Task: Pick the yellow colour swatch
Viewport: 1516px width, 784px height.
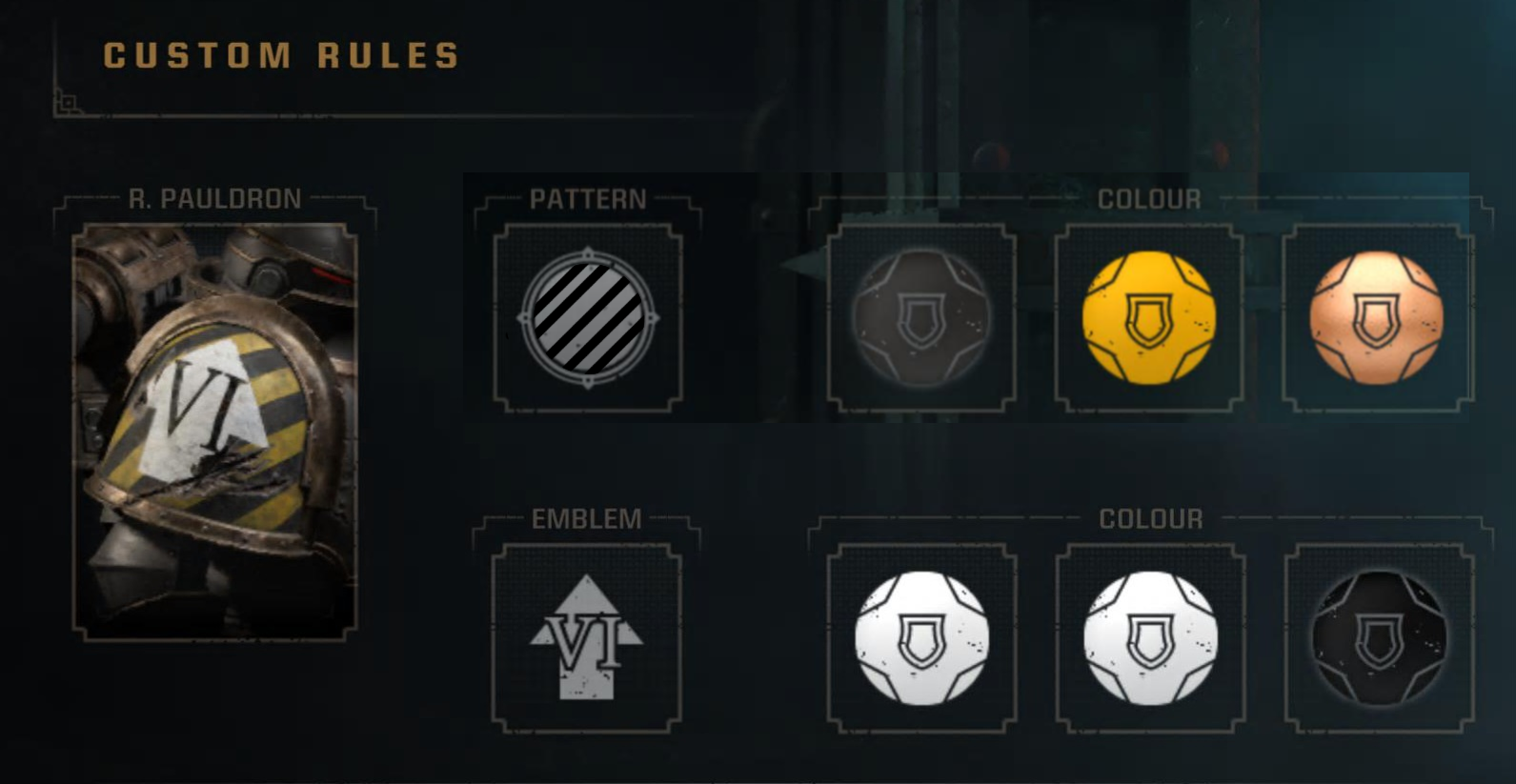Action: coord(1149,317)
